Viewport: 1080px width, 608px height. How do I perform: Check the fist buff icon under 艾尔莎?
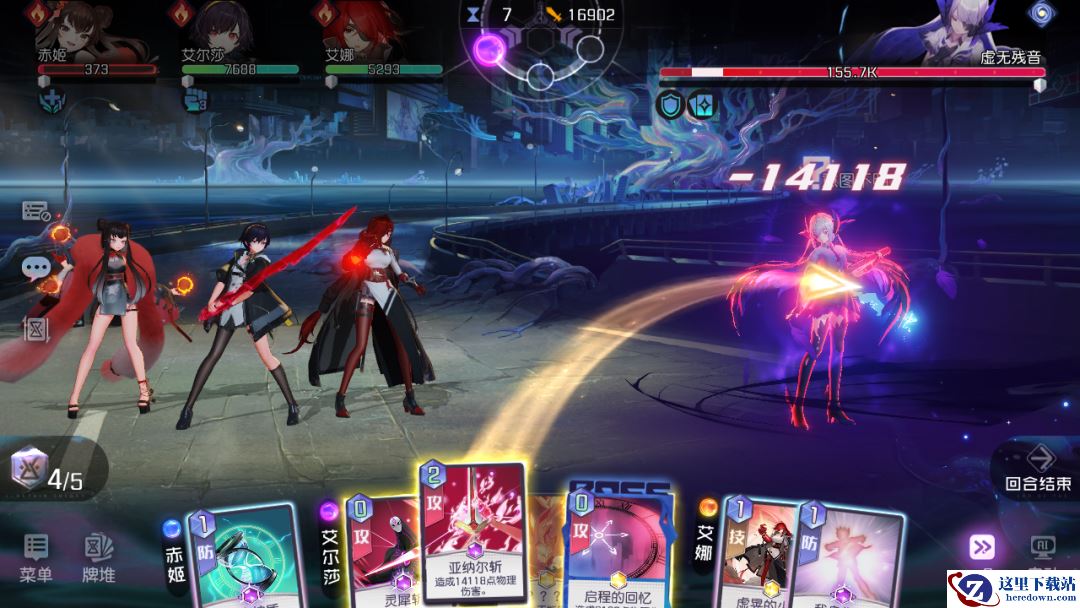pos(195,100)
